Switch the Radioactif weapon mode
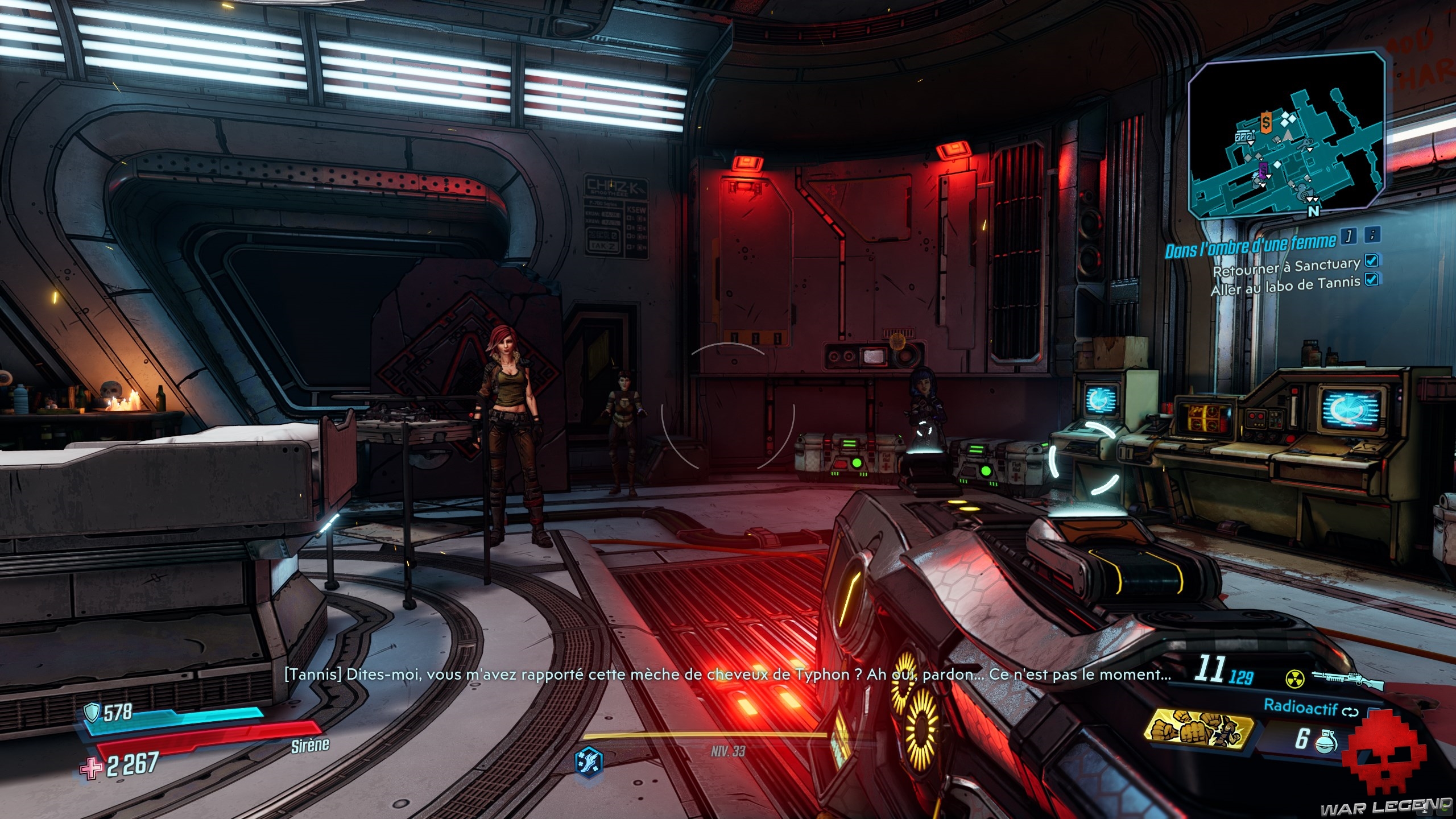This screenshot has height=819, width=1456. tap(1350, 712)
